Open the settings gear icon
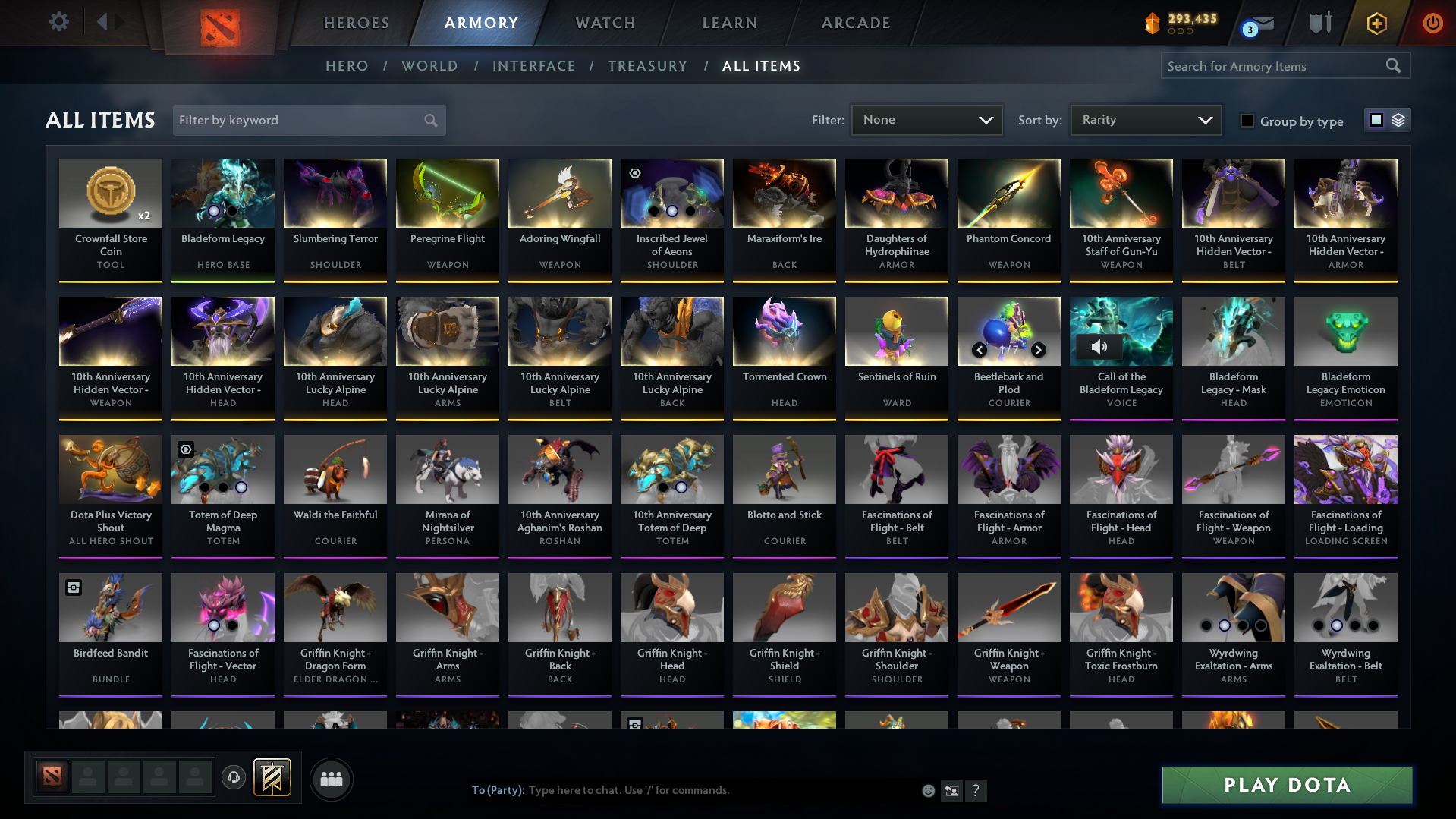The width and height of the screenshot is (1456, 819). (x=59, y=22)
